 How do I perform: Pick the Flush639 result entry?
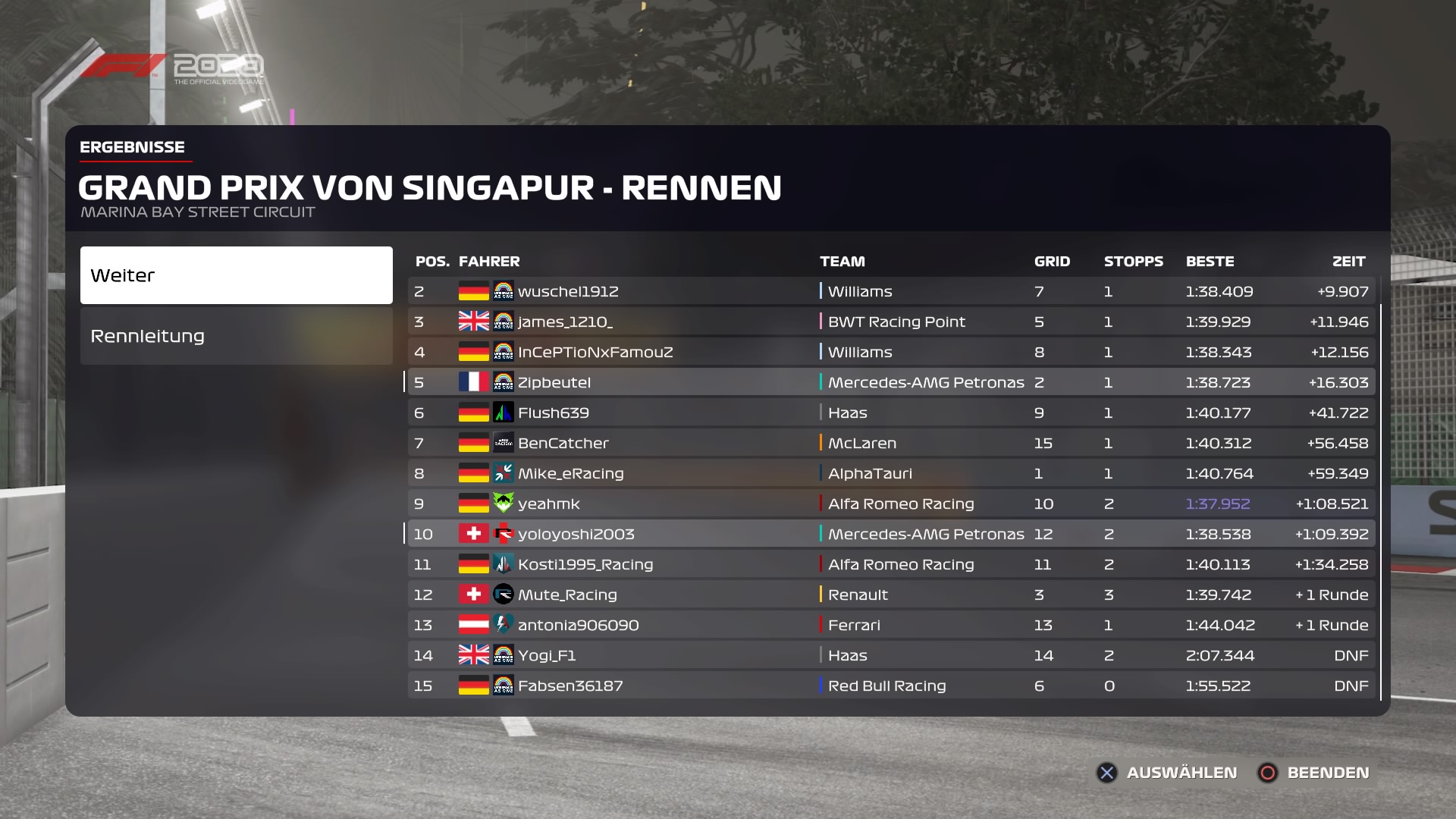point(891,413)
